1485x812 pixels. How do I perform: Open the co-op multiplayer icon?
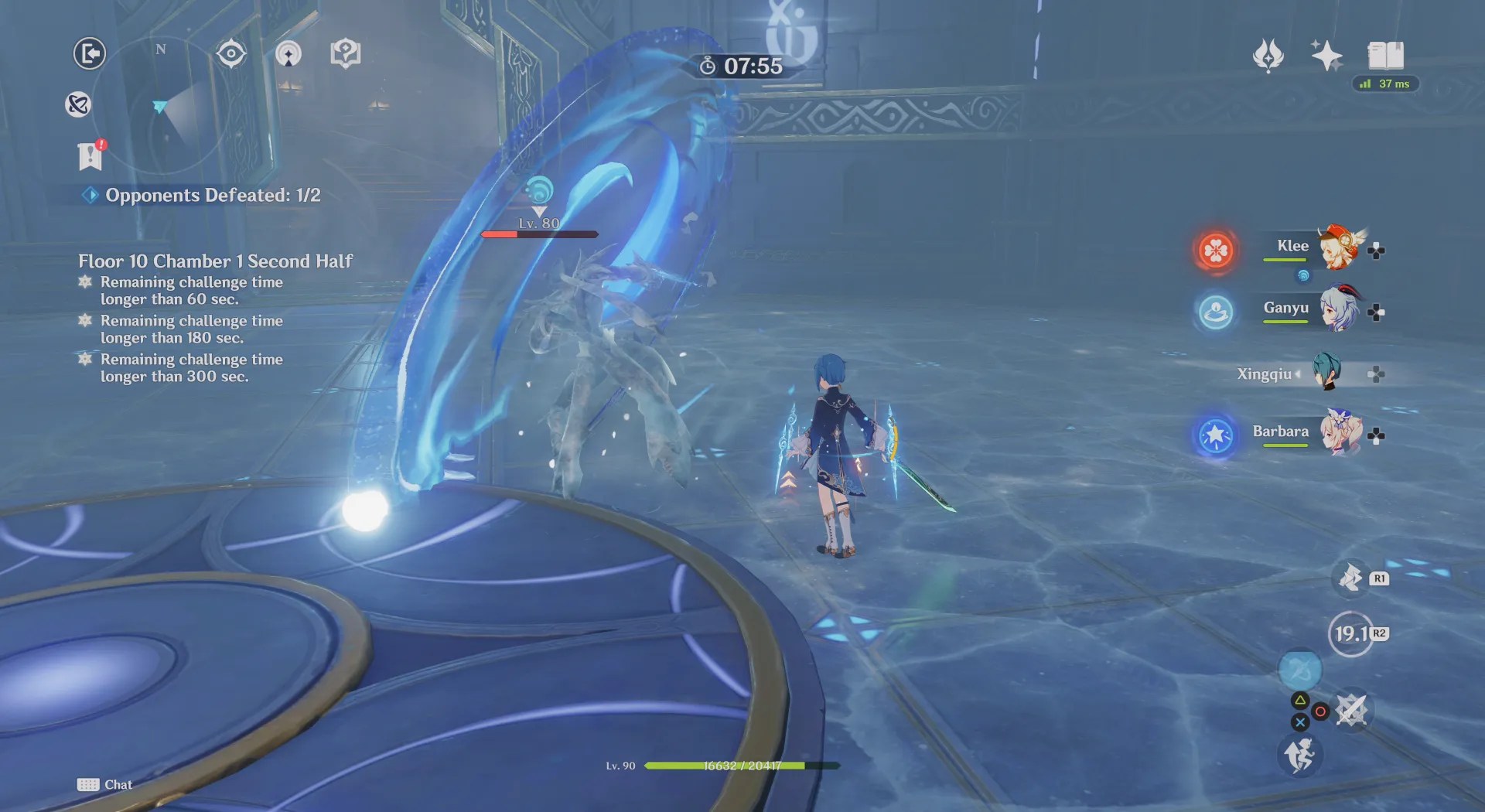(x=77, y=105)
